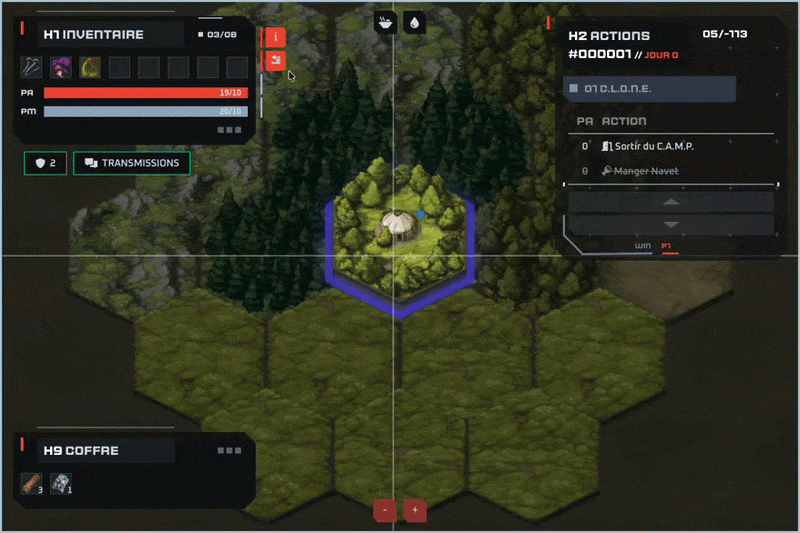Image resolution: width=800 pixels, height=533 pixels.
Task: Zoom in the map with plus button
Action: tap(415, 510)
